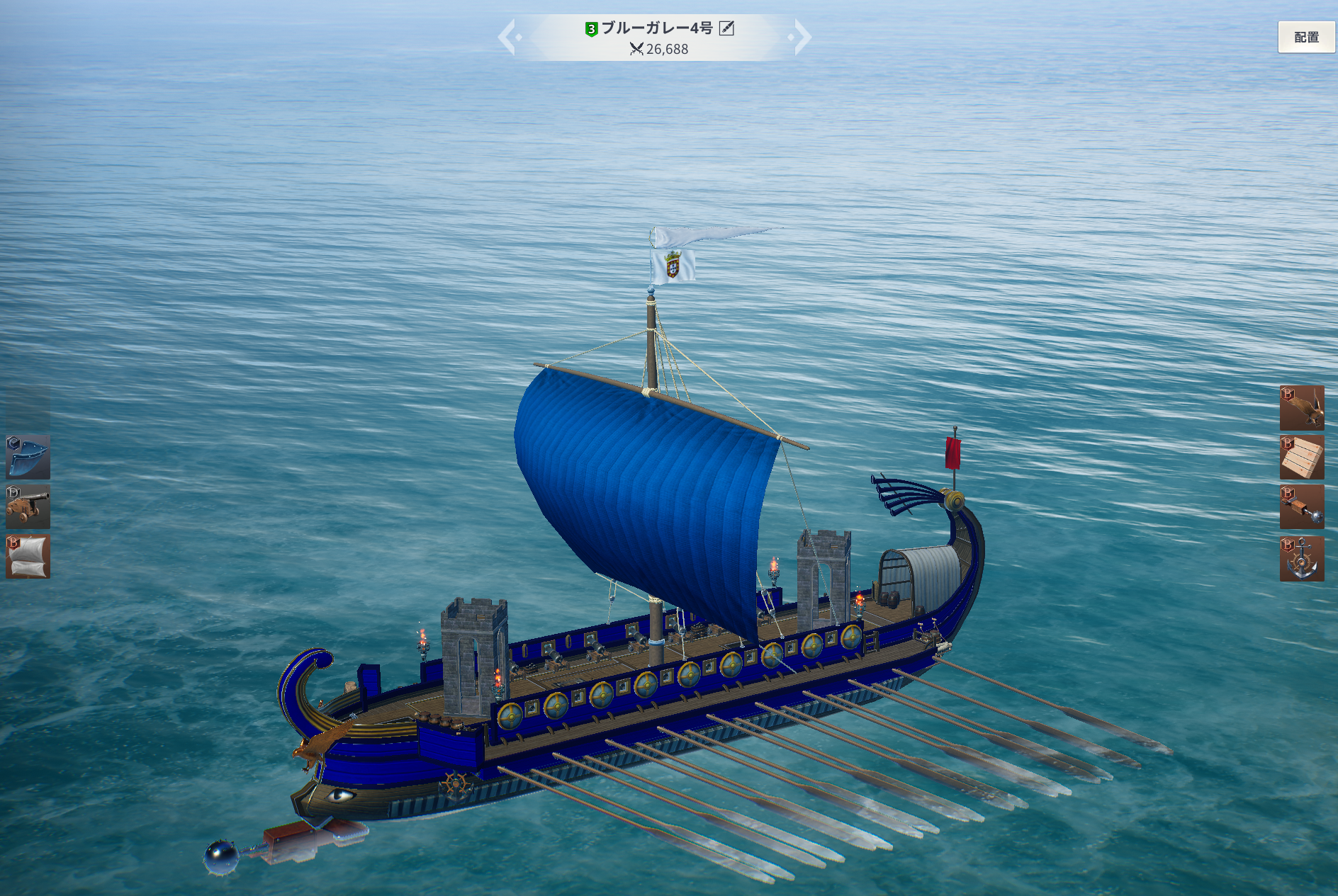Screen dimensions: 1338x896
Task: Choose the white sail equipment slot
Action: [28, 557]
